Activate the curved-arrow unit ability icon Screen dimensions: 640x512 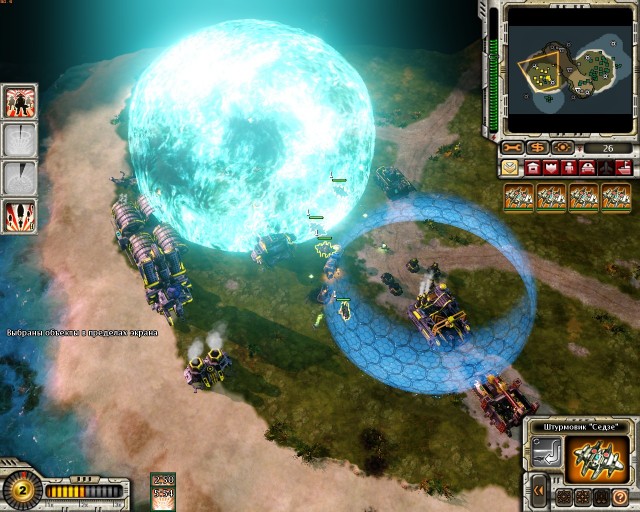(546, 455)
